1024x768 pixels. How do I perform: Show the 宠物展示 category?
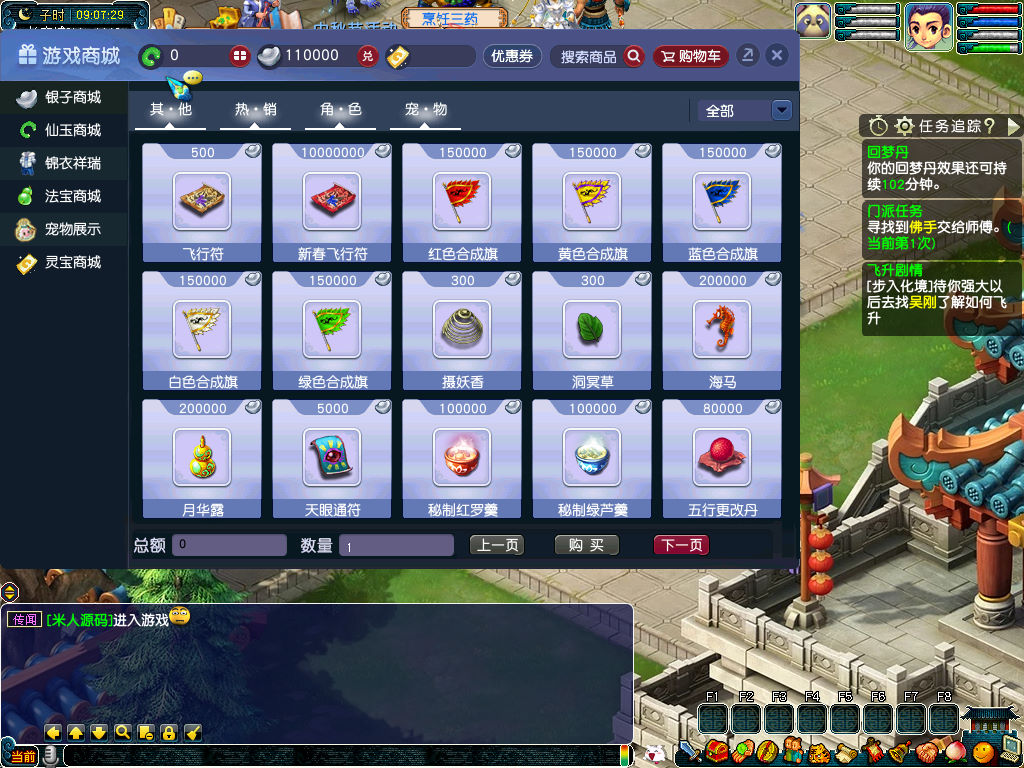(x=62, y=229)
